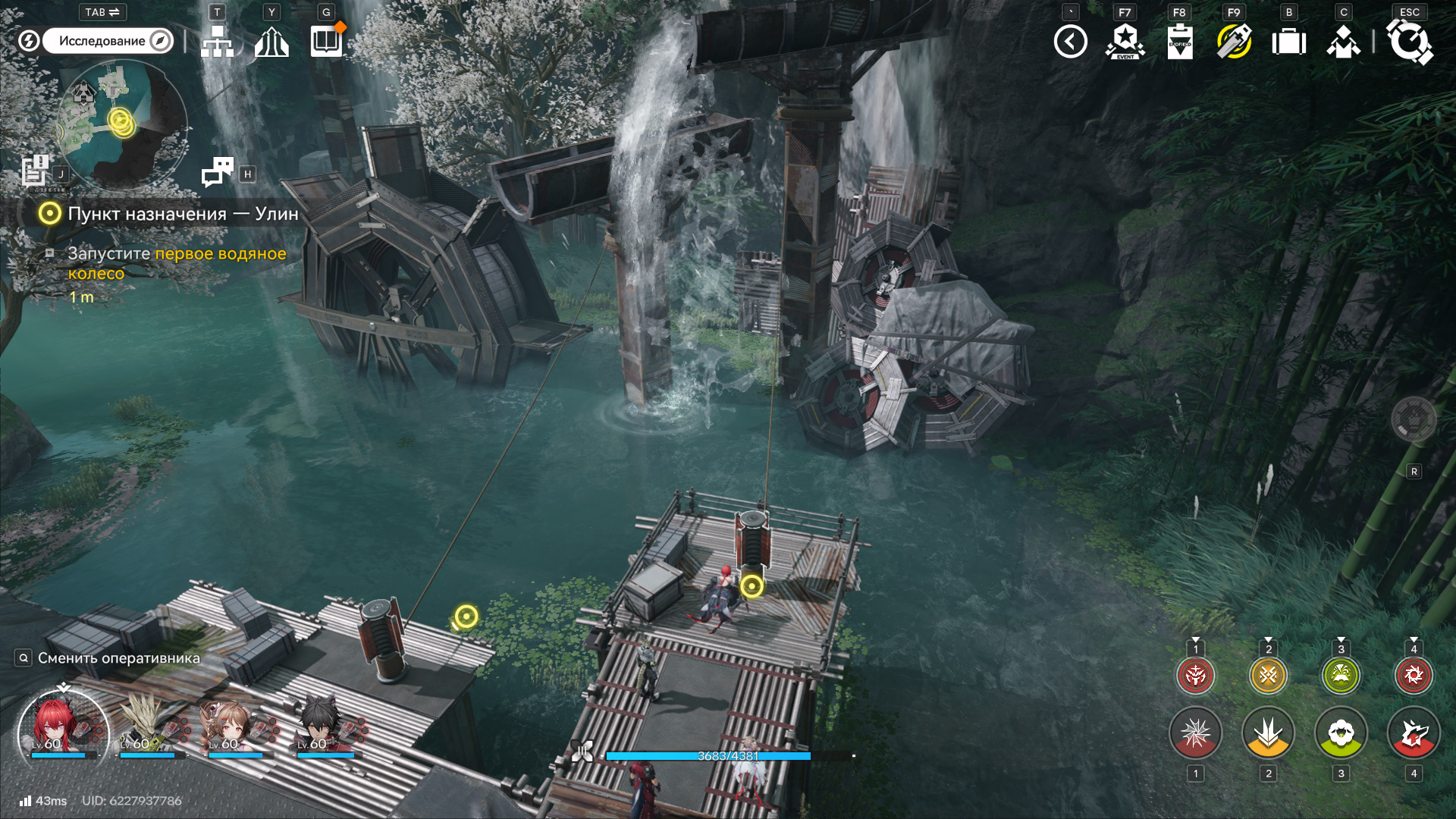The width and height of the screenshot is (1456, 819).
Task: Open the Event star icon
Action: click(x=1125, y=42)
